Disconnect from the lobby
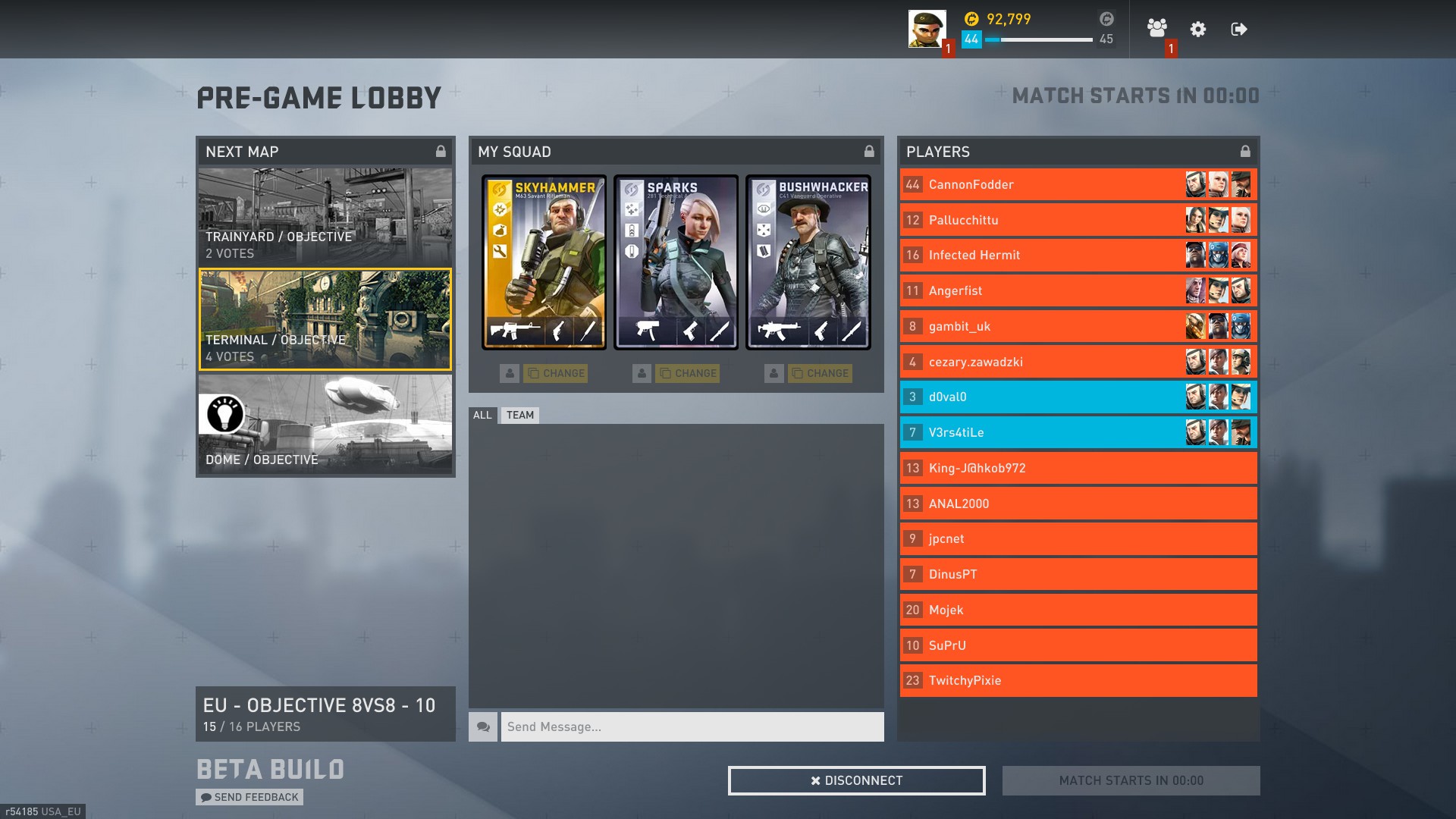This screenshot has height=819, width=1456. click(856, 780)
